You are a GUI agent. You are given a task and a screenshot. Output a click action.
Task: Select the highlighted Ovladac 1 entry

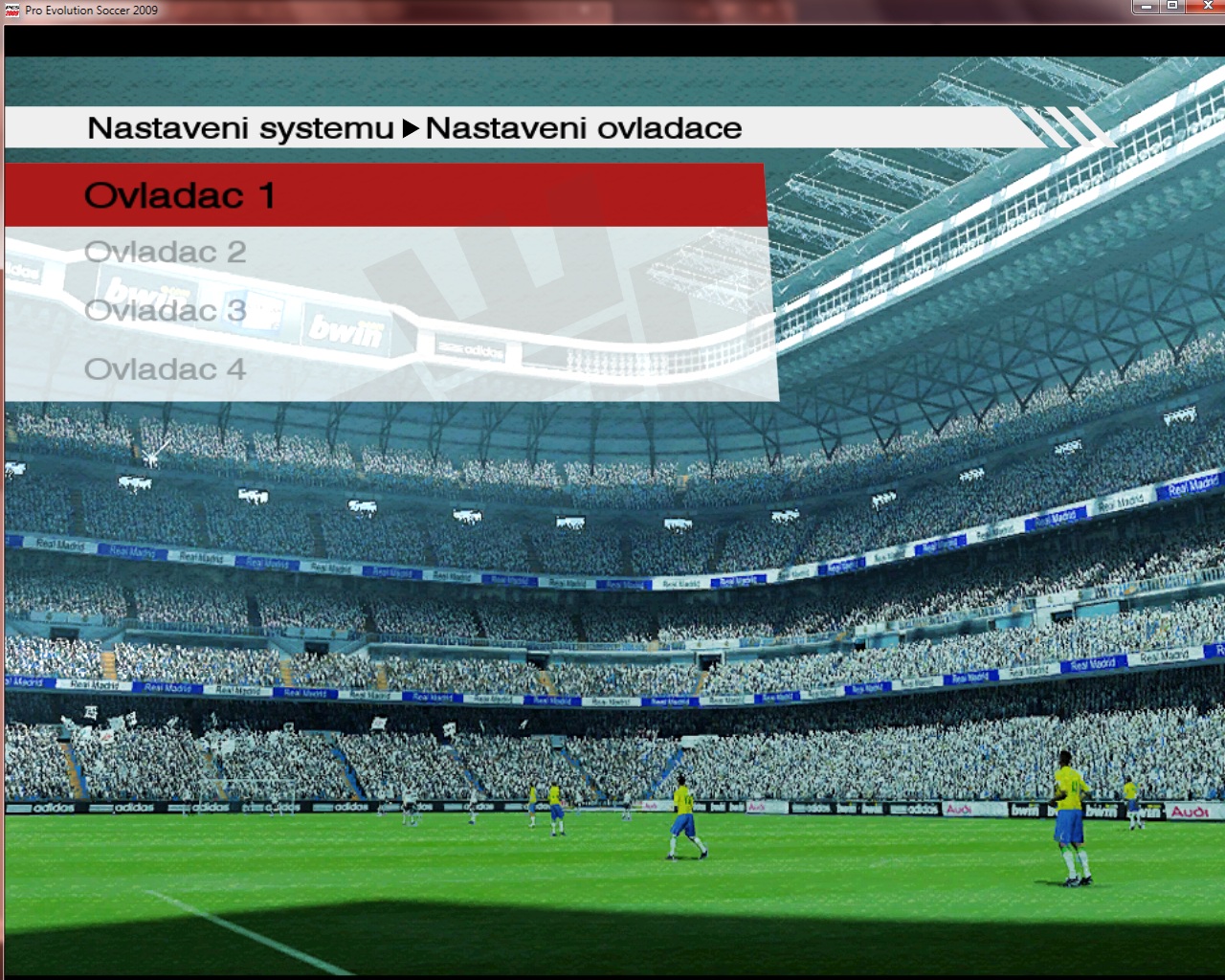(180, 195)
